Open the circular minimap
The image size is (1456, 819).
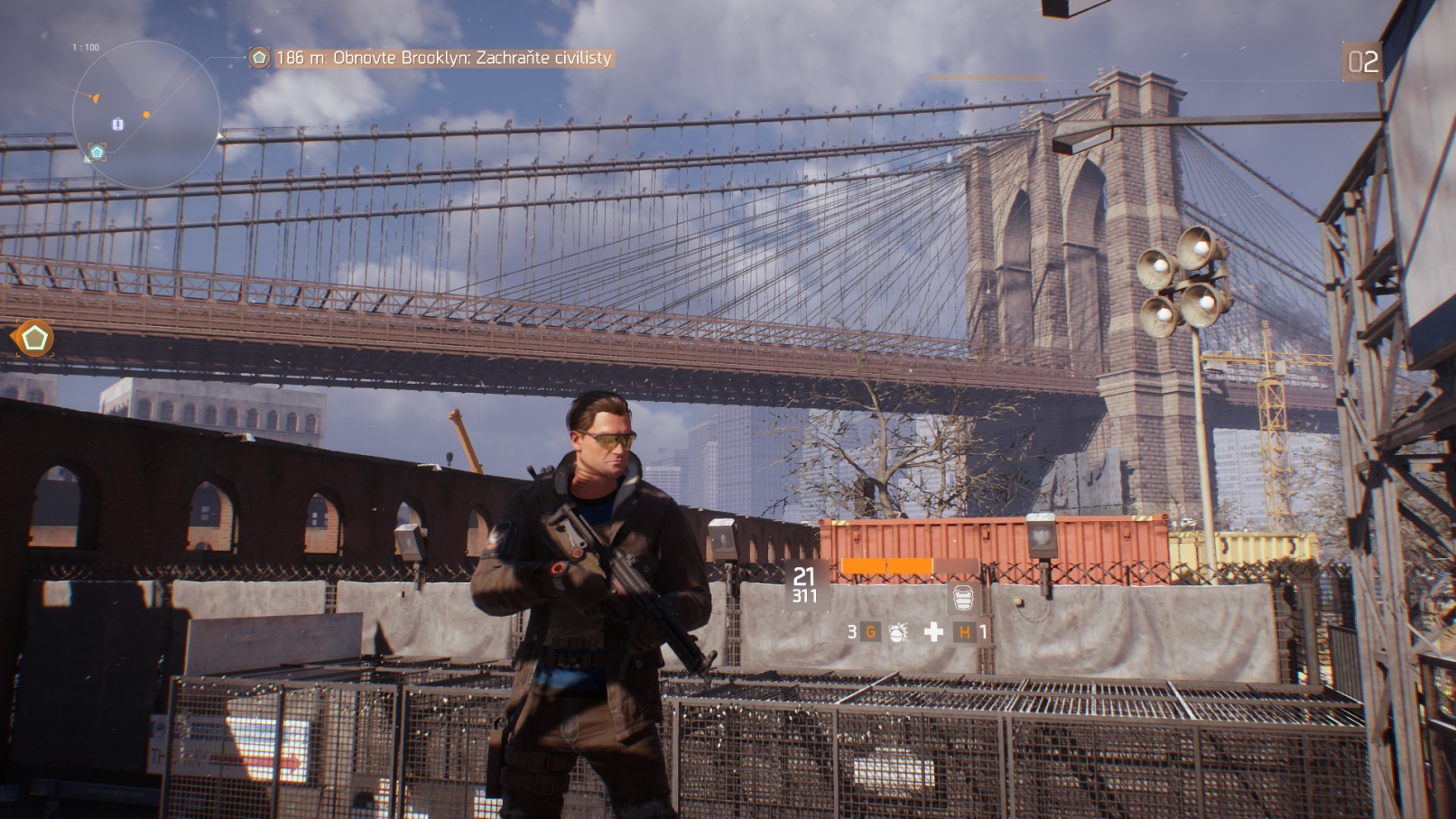pos(146,115)
